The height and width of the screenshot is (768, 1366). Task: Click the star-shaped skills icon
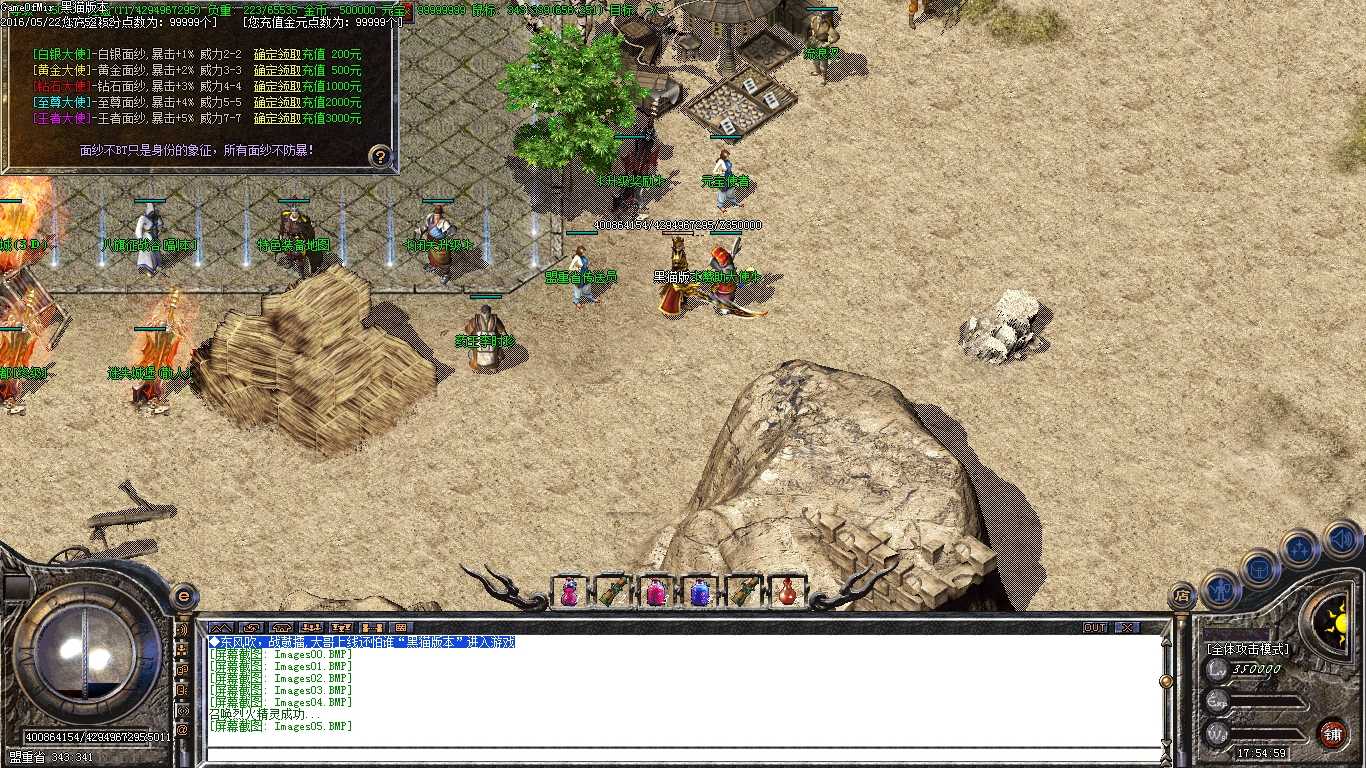pyautogui.click(x=1299, y=547)
